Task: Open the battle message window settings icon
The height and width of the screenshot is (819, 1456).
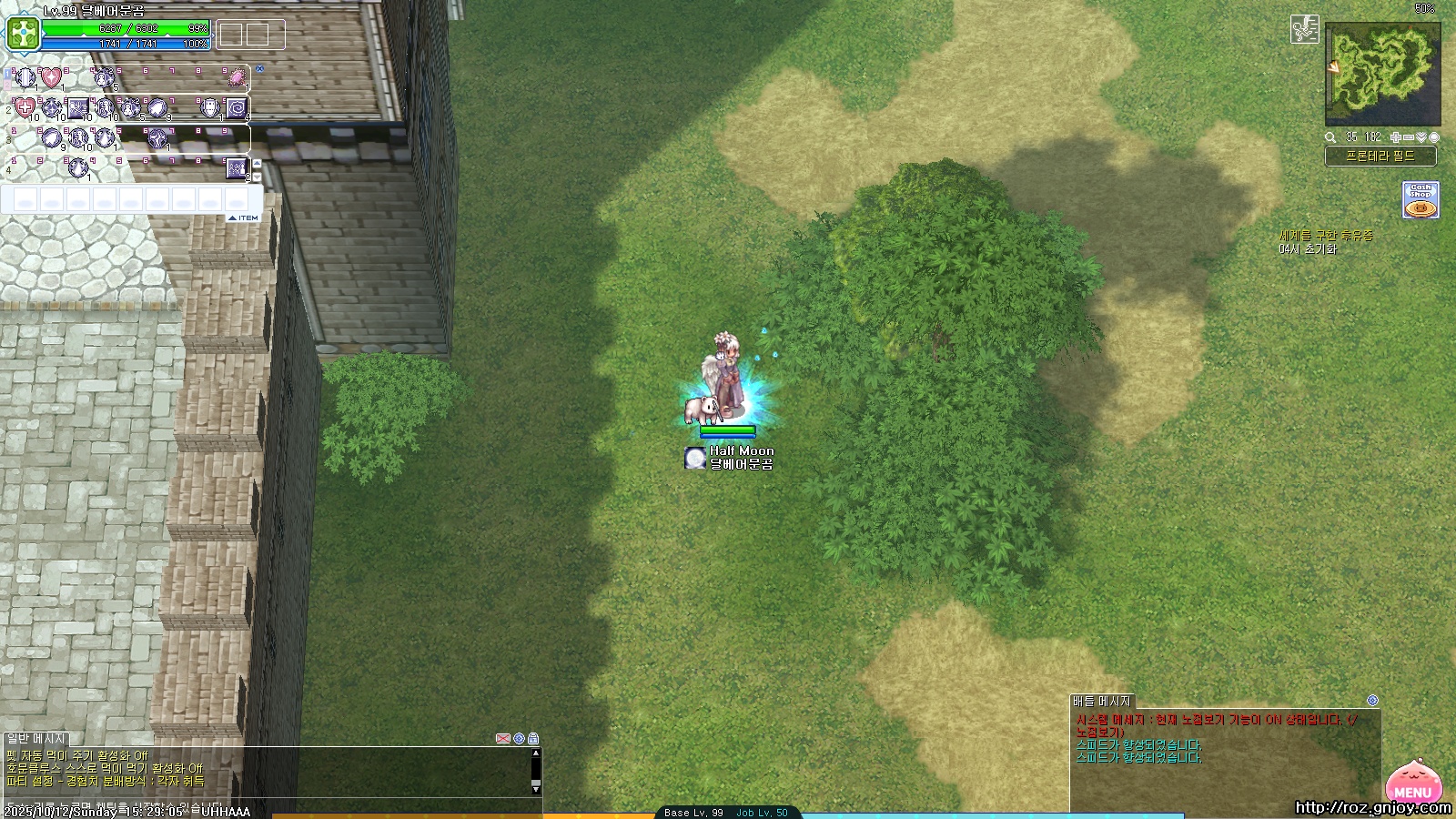Action: (x=1372, y=701)
